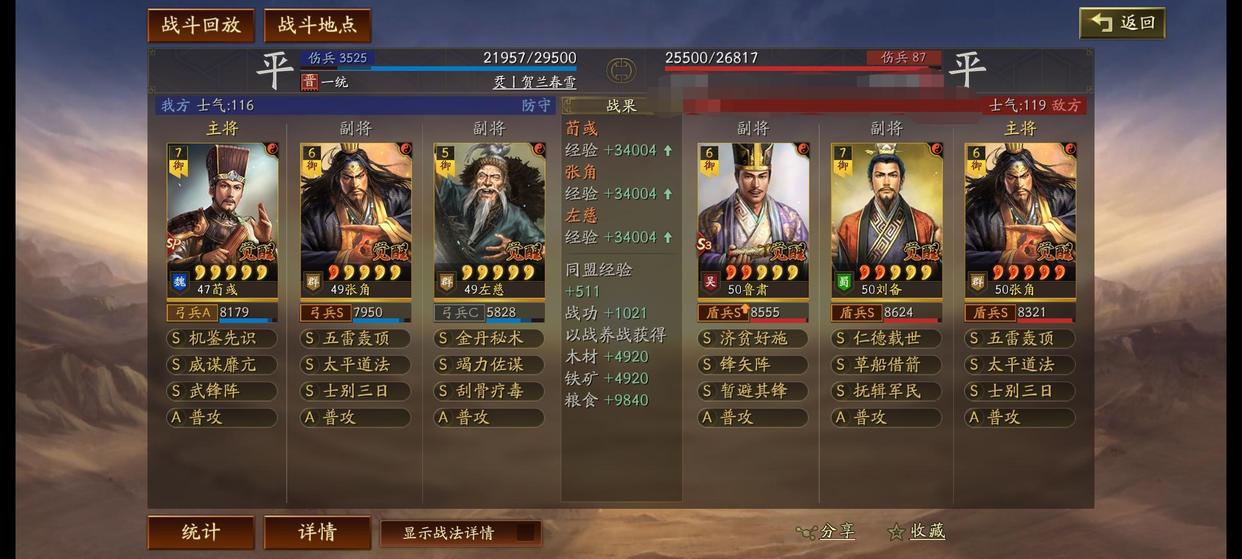Show the 战斗地点 battle location

[317, 26]
